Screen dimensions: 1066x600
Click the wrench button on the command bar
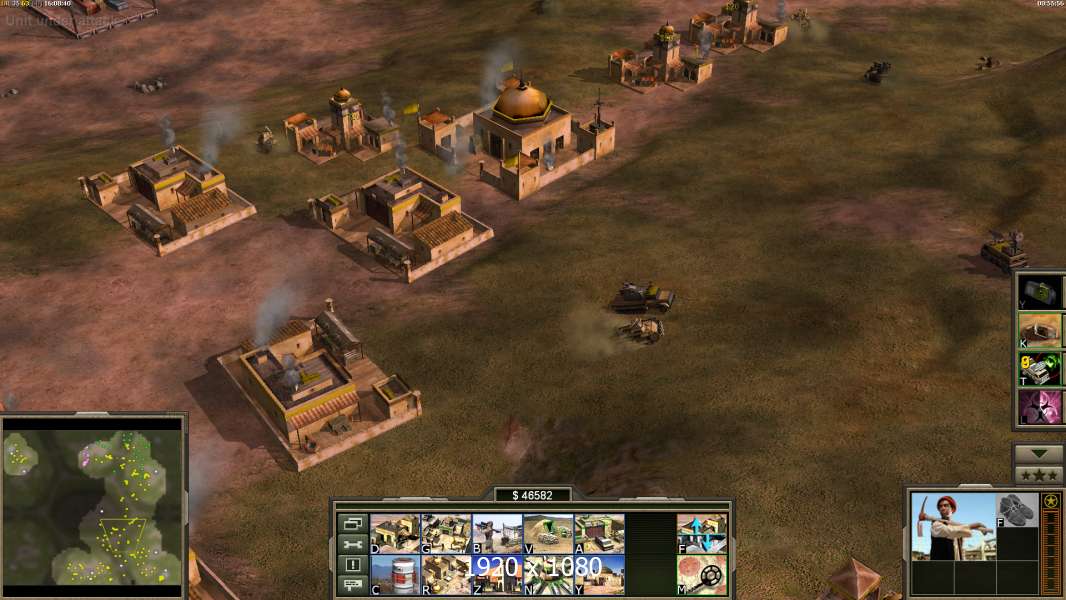(352, 544)
